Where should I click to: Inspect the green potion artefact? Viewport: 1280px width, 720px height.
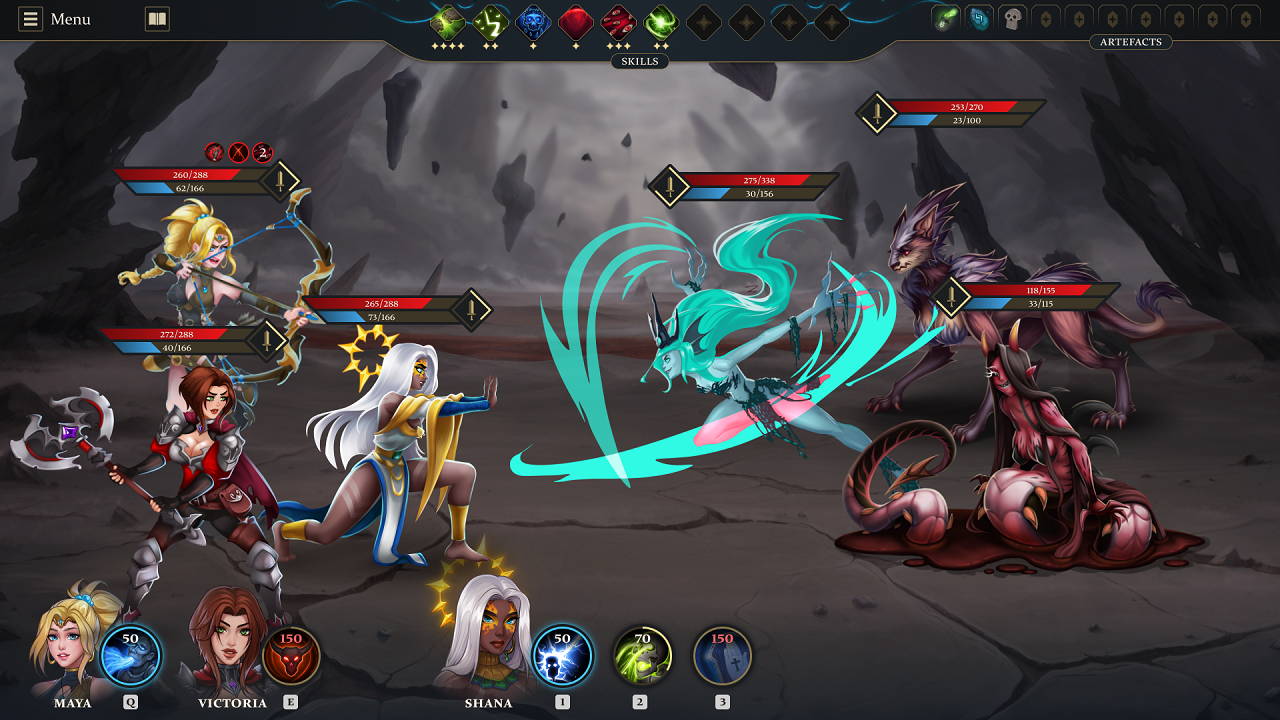(945, 18)
